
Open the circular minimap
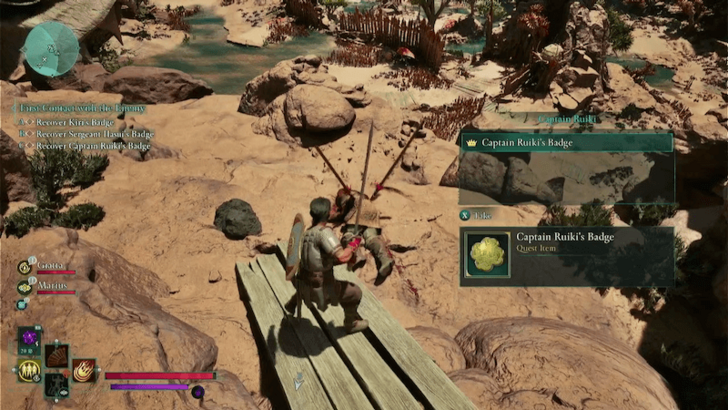pyautogui.click(x=51, y=49)
